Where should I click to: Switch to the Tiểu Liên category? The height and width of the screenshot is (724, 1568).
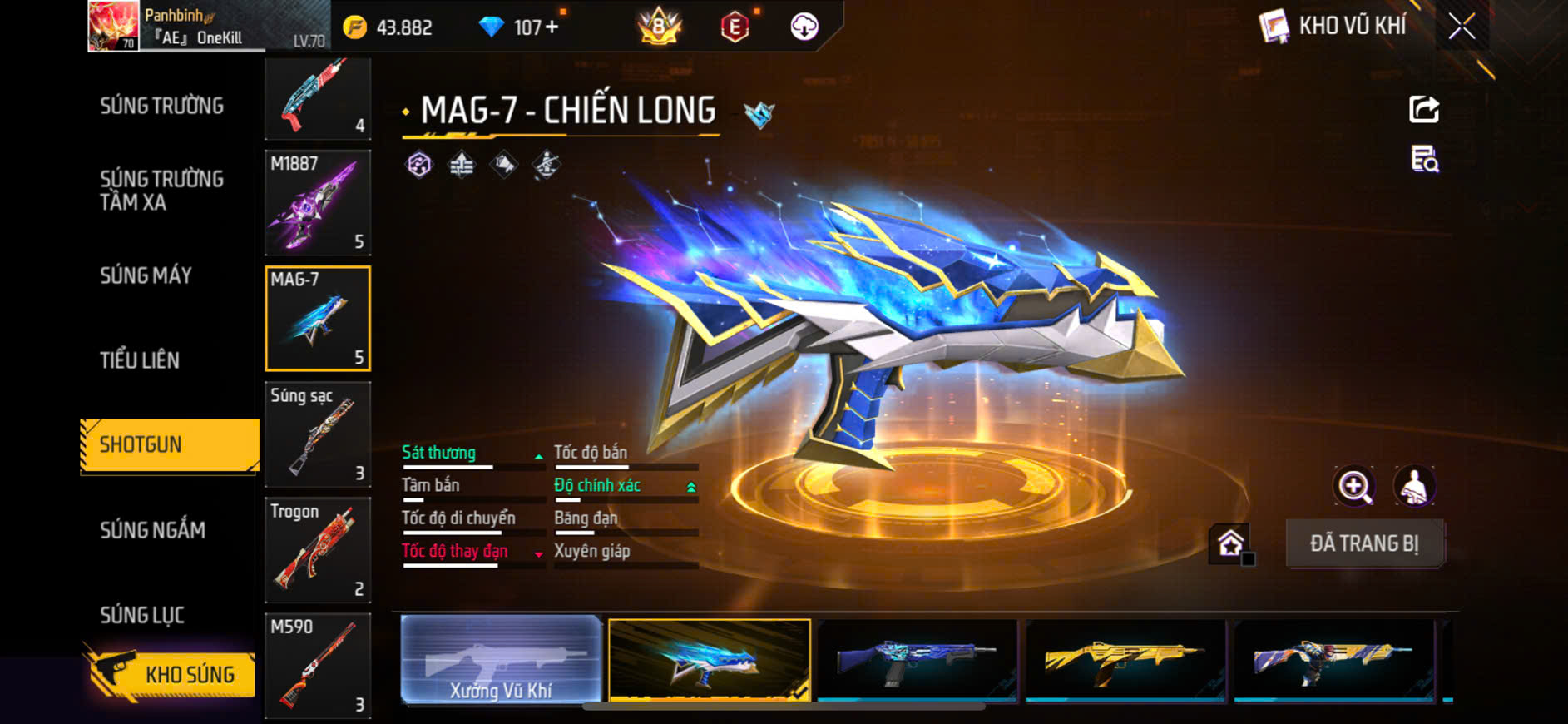point(140,360)
